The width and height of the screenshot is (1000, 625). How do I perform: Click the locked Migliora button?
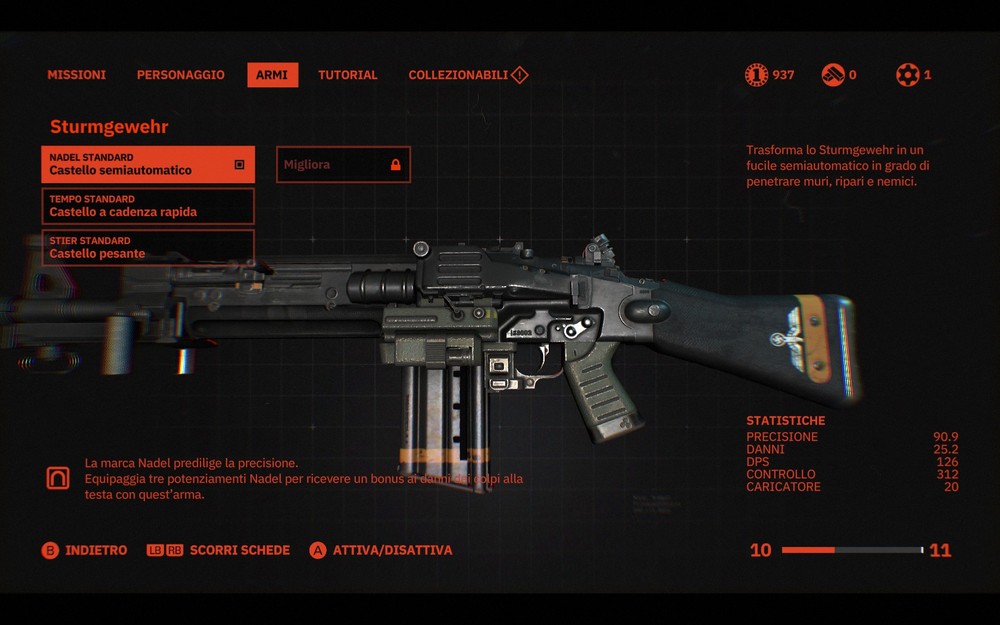343,165
